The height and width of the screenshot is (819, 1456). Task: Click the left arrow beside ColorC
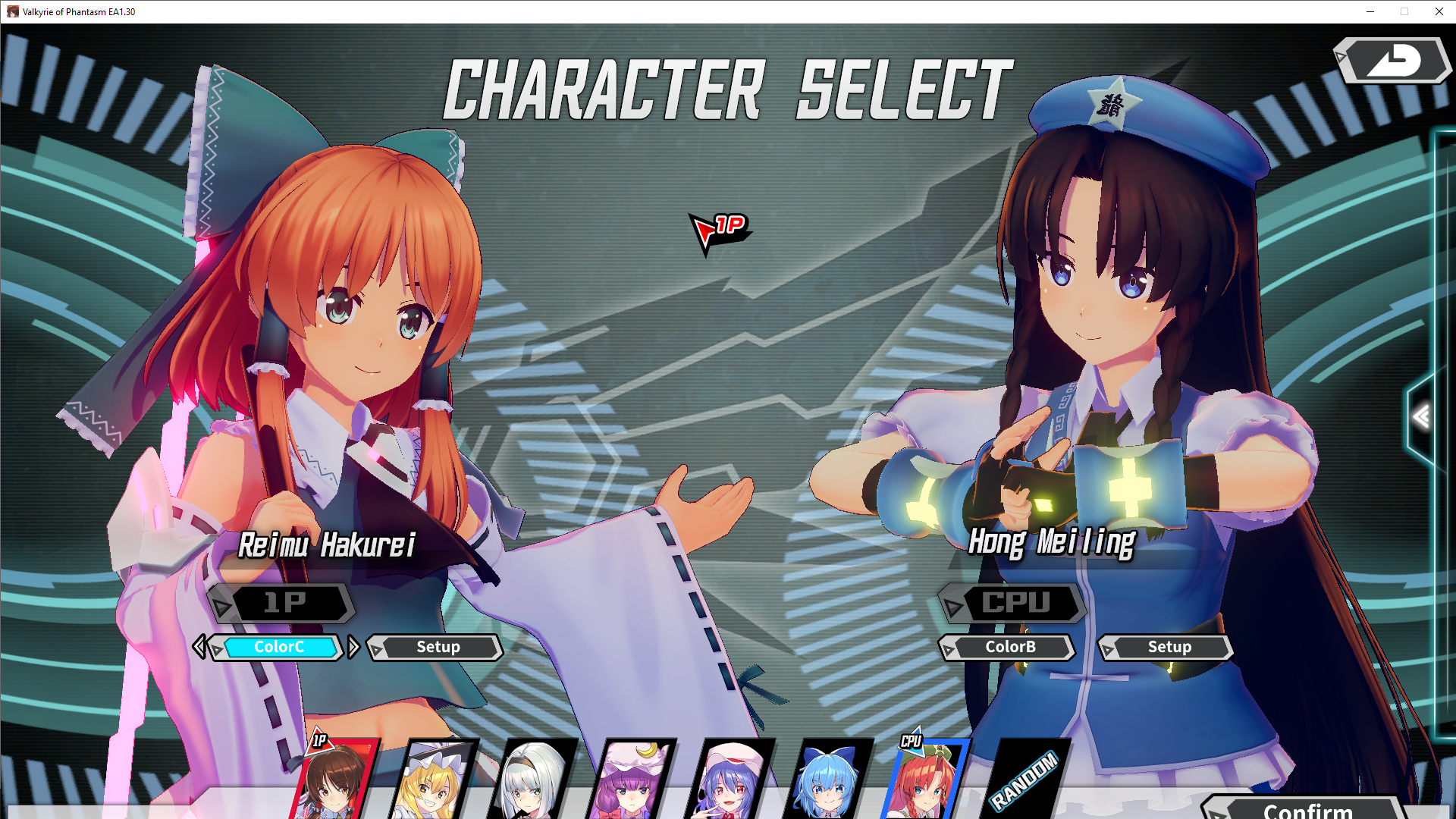point(201,647)
